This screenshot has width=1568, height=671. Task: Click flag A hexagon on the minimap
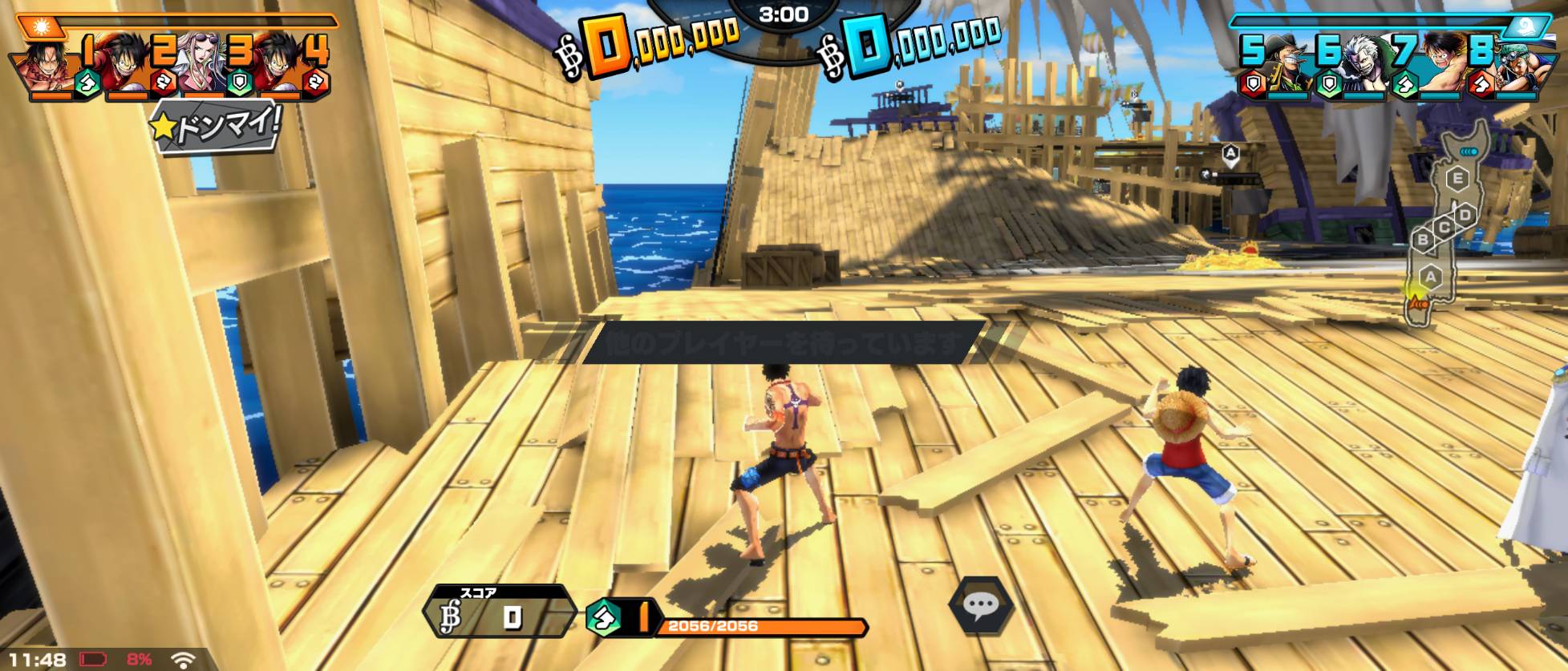click(x=1429, y=277)
